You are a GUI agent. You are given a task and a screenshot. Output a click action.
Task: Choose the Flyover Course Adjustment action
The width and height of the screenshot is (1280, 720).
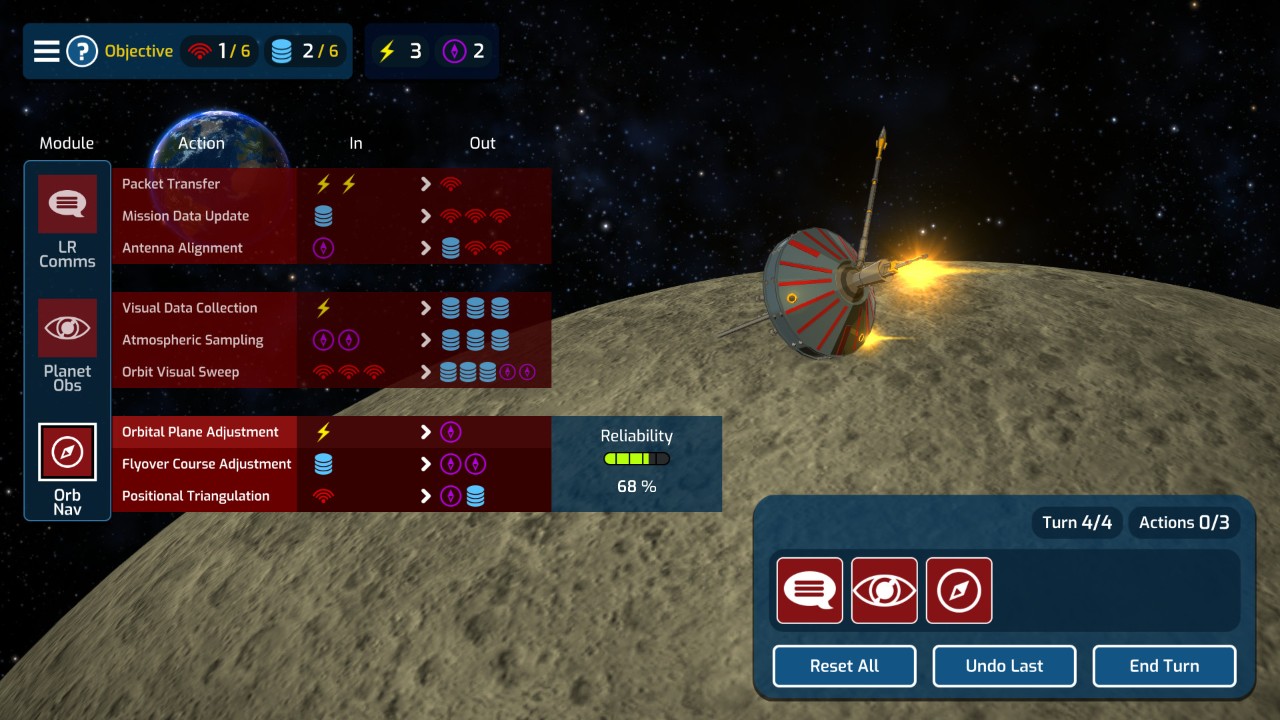(x=206, y=464)
